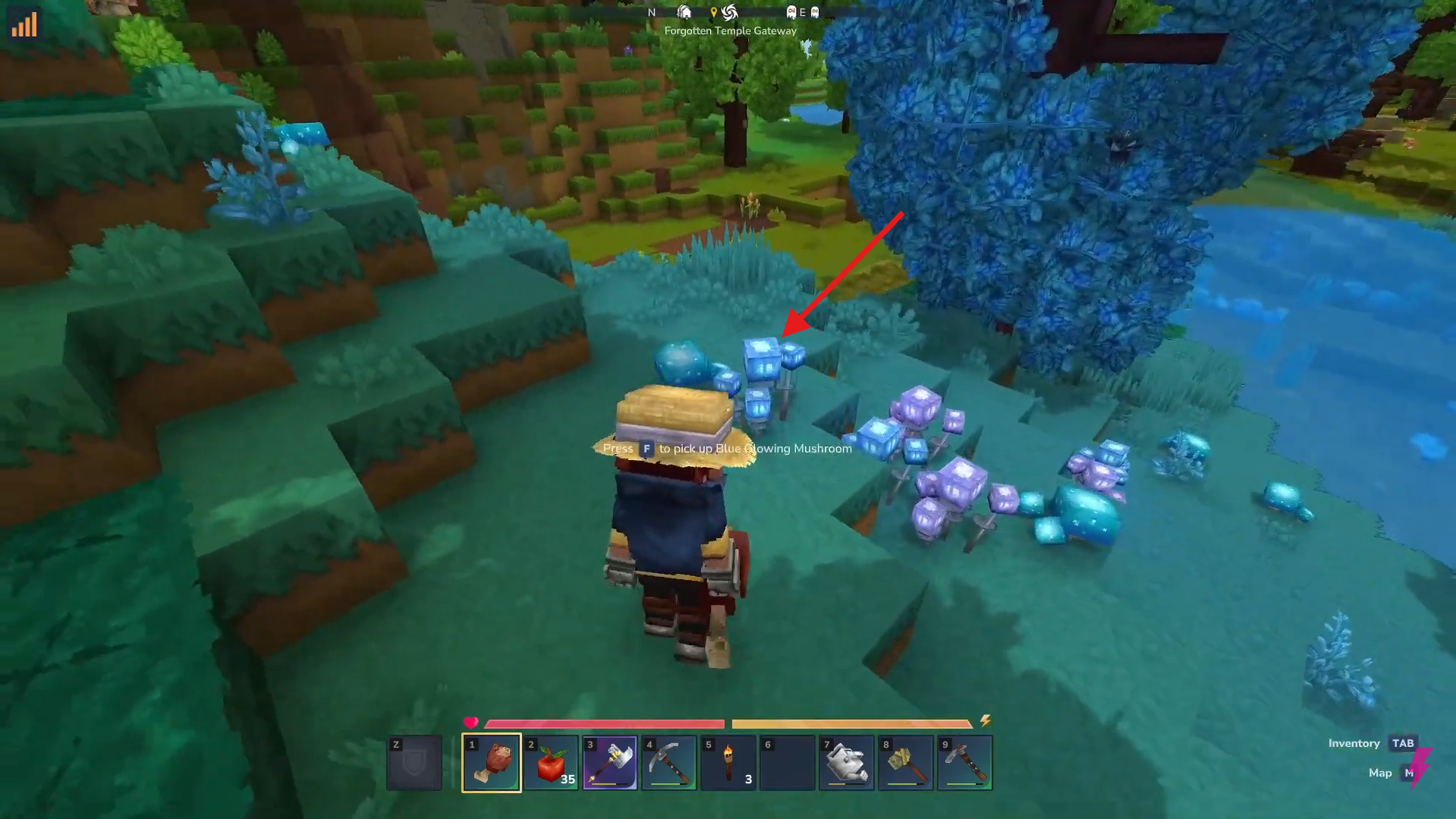The width and height of the screenshot is (1456, 819).
Task: Equip the pickaxe in hotbar slot 4
Action: (668, 762)
